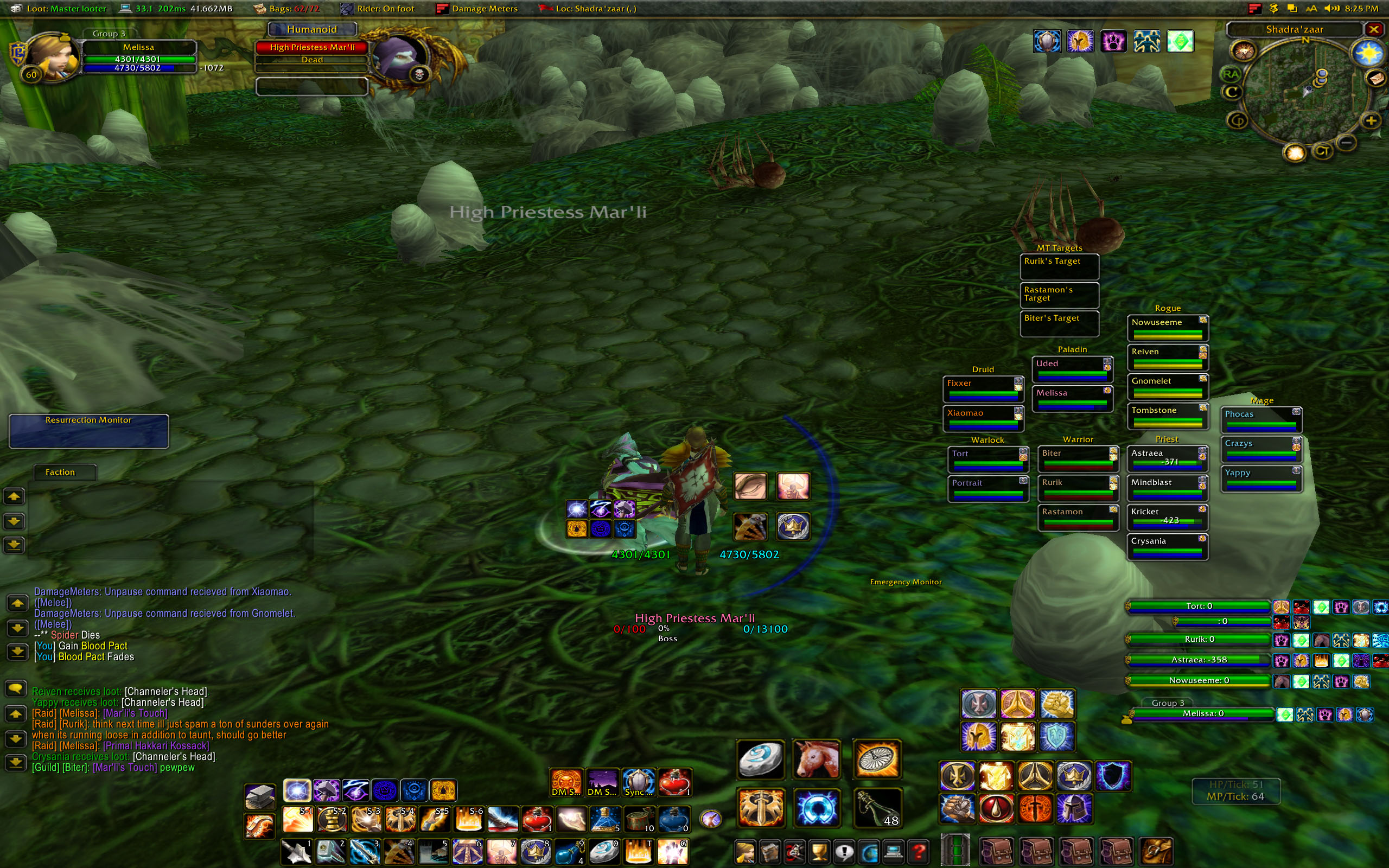1389x868 pixels.
Task: Activate the hammer ability in slot 2
Action: point(329,851)
